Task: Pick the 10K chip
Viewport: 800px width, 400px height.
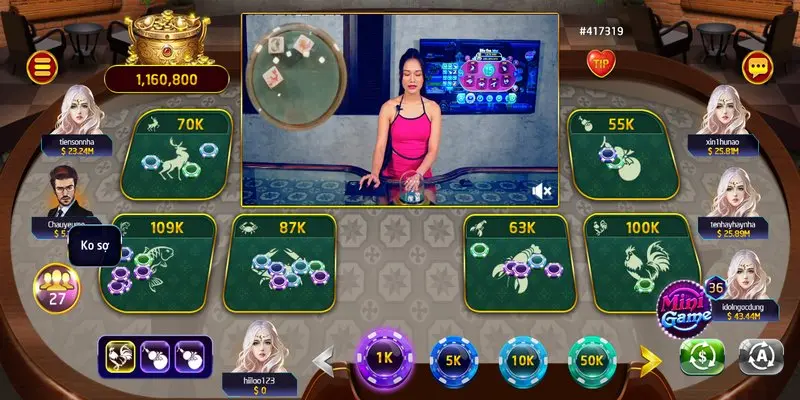Action: point(522,358)
